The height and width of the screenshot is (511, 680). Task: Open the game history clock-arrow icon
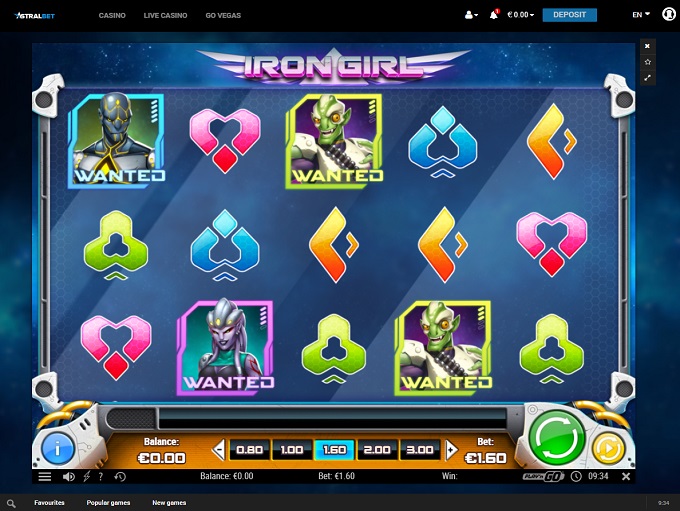tap(120, 477)
